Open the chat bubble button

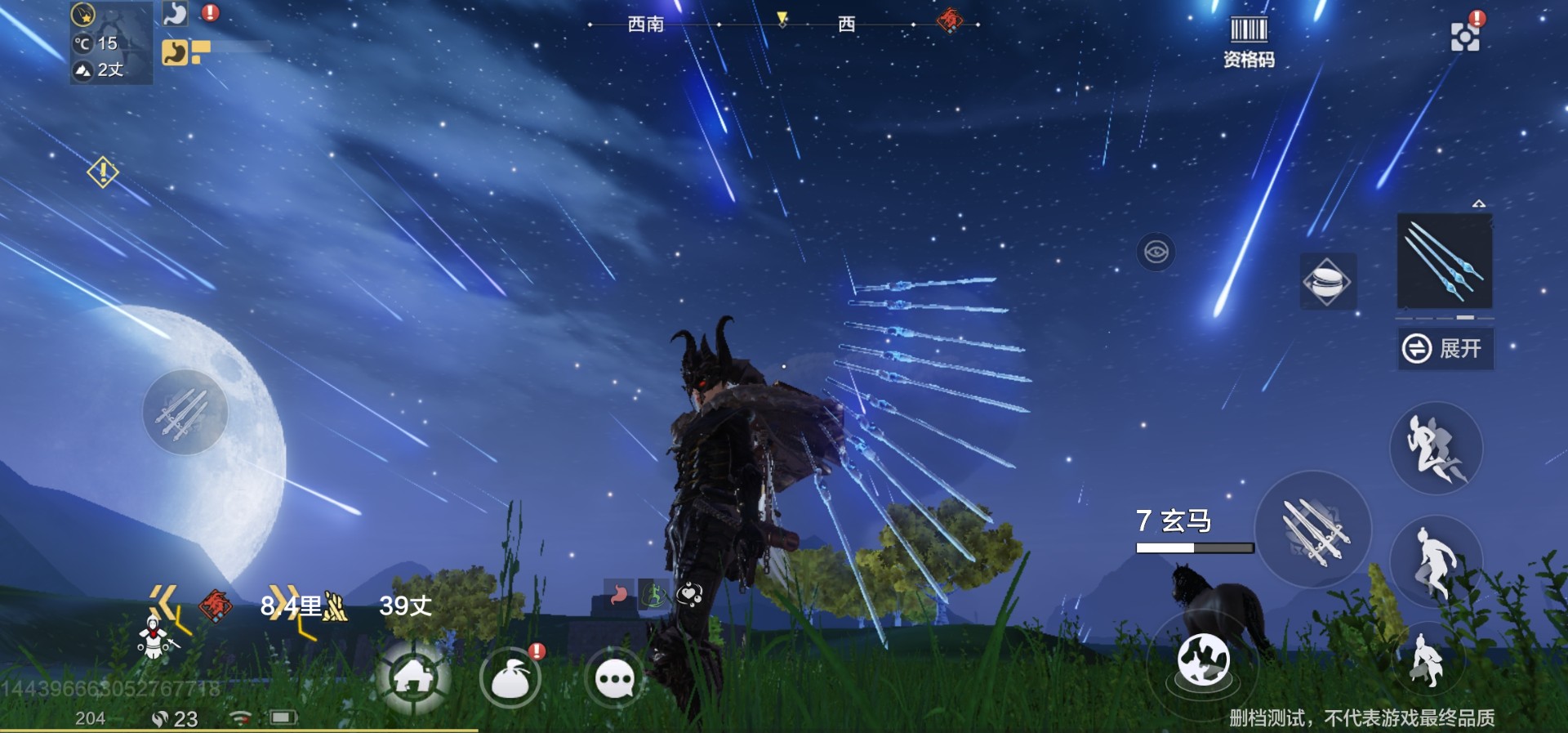[615, 679]
